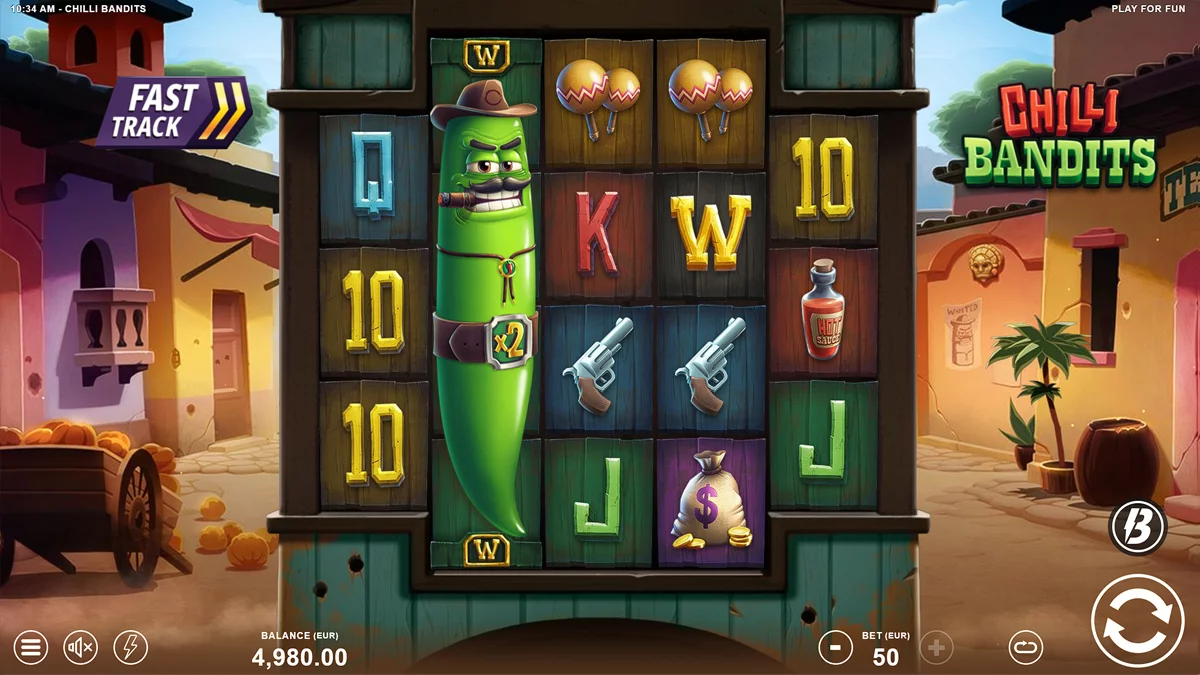Screen dimensions: 1200x675
Task: Enable turbo spin with the lightning bolt
Action: click(131, 648)
